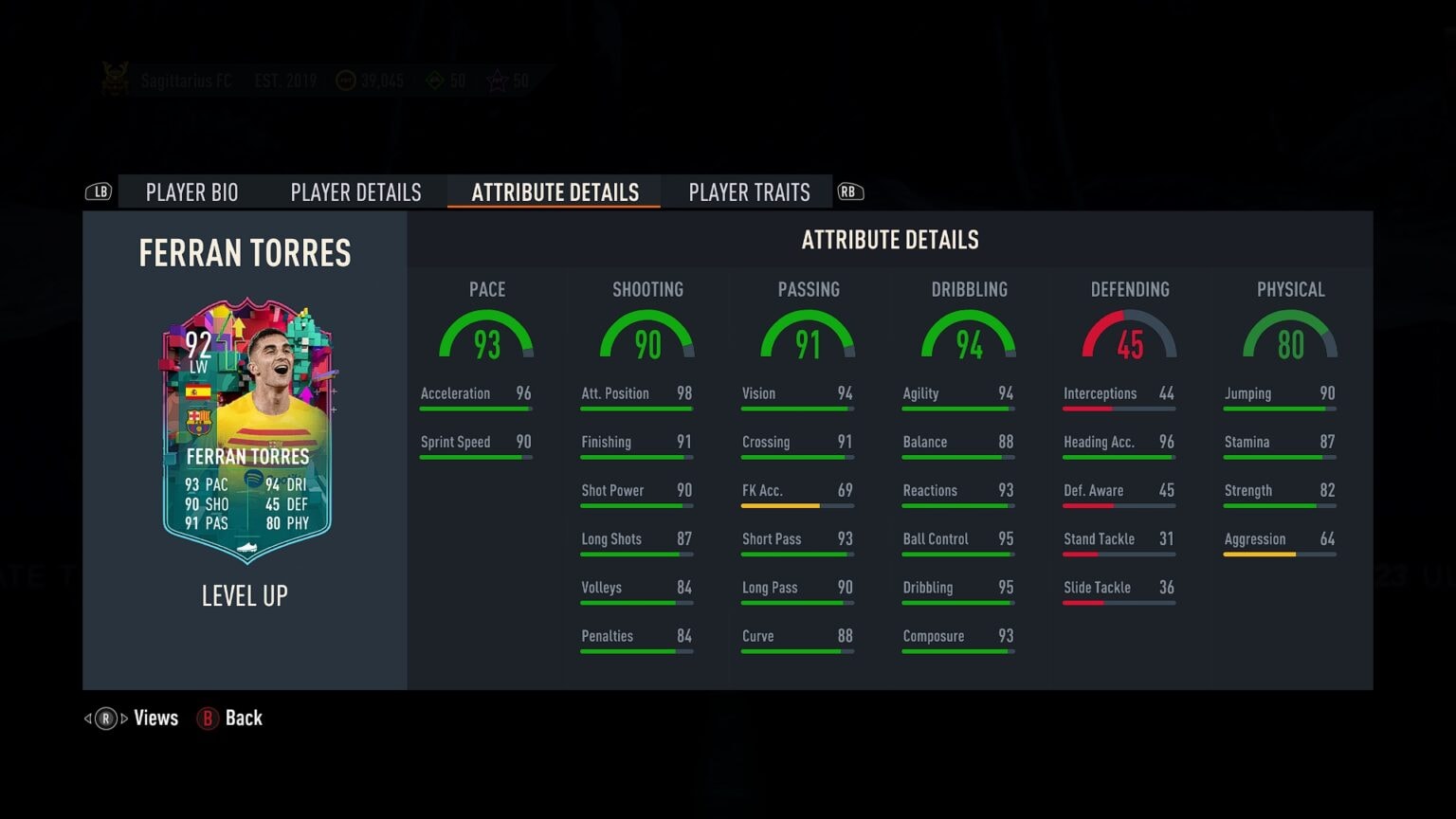Click the LB button icon

point(100,191)
